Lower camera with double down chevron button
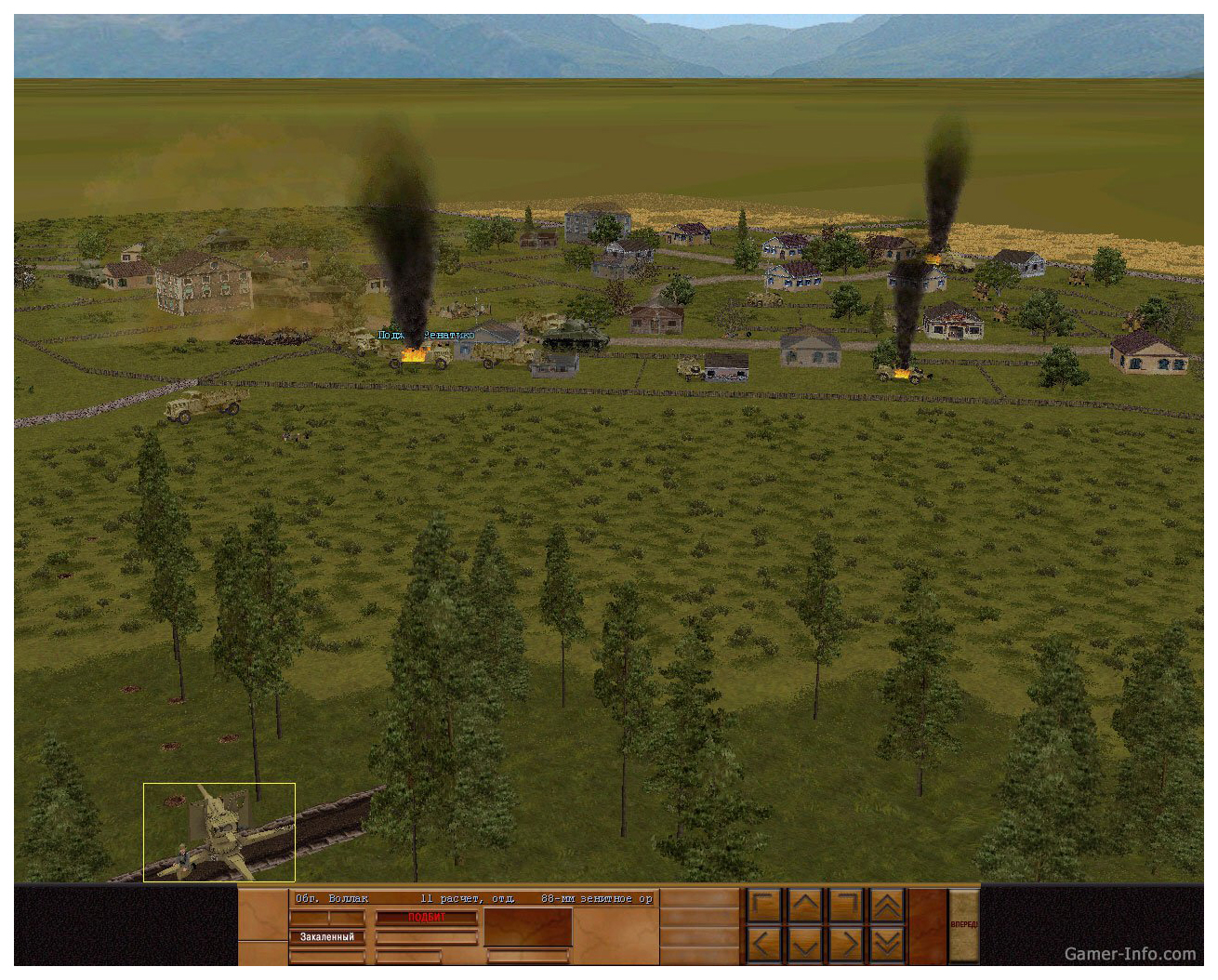1218x980 pixels. 886,946
